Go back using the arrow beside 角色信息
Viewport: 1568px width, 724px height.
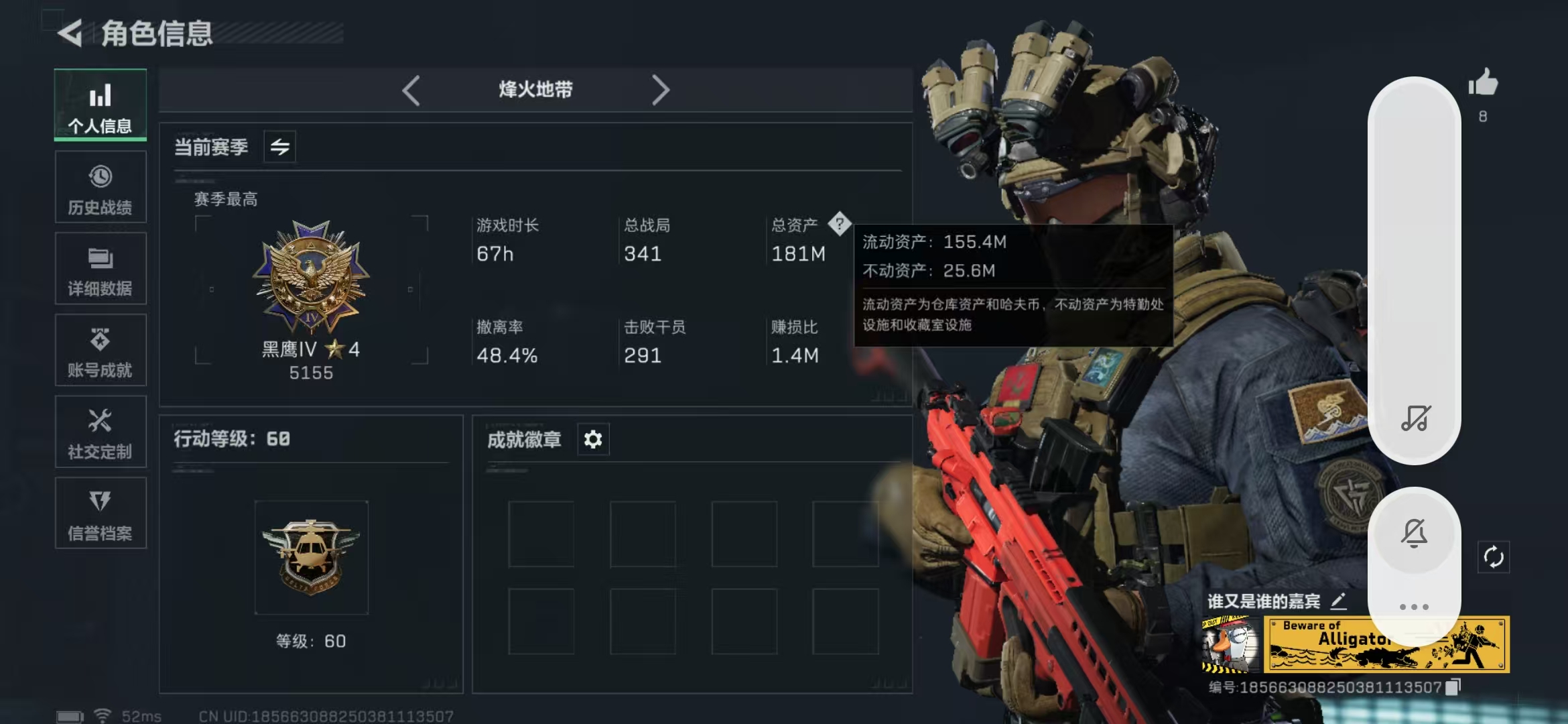pyautogui.click(x=70, y=33)
